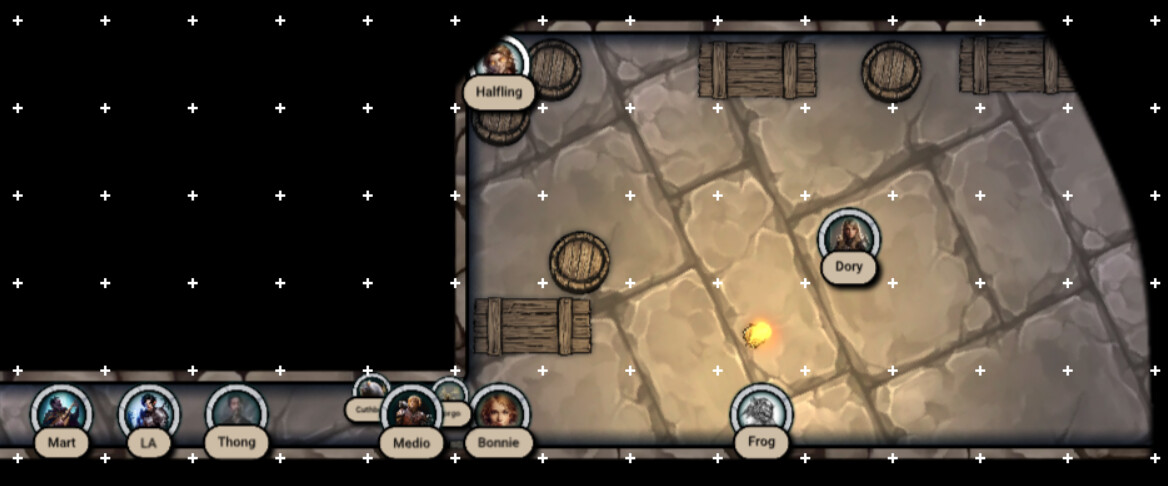Select the Dory character token
Viewport: 1168px width, 486px height.
849,238
